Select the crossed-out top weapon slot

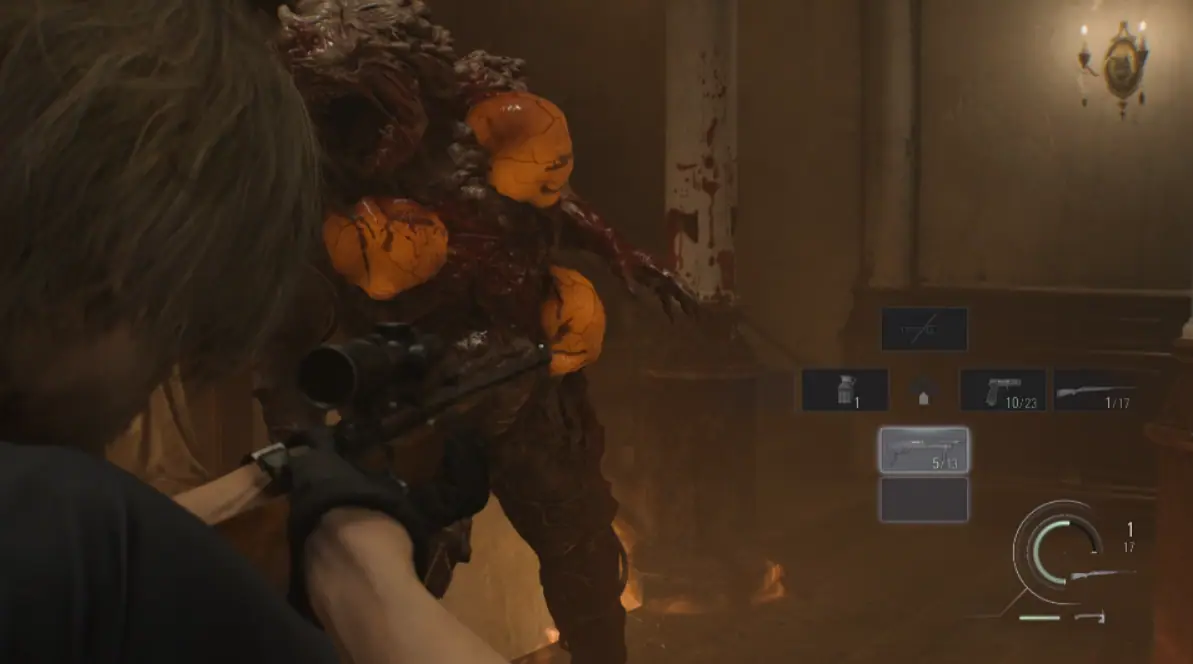point(924,329)
